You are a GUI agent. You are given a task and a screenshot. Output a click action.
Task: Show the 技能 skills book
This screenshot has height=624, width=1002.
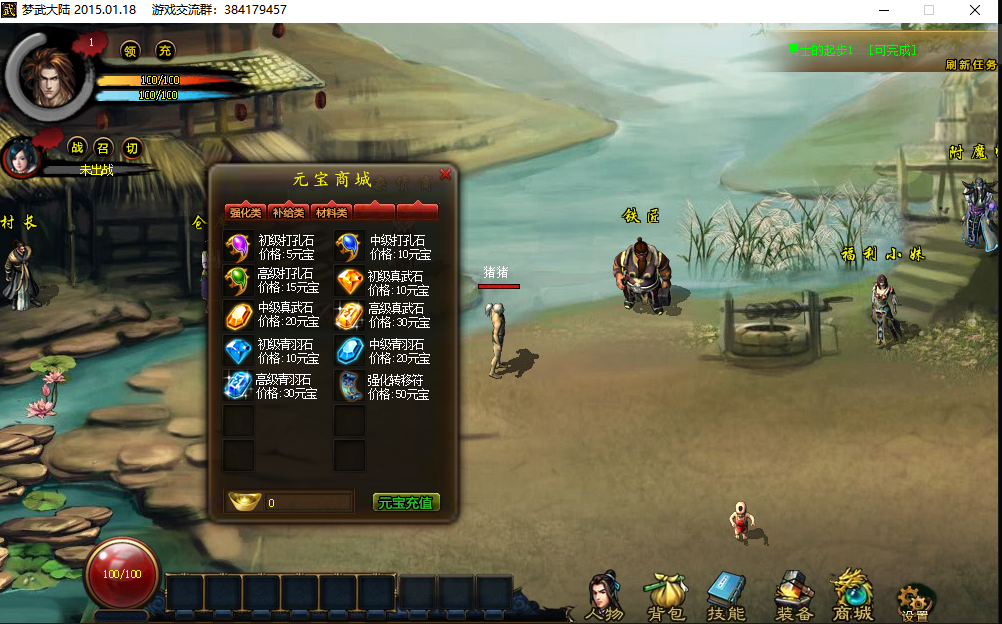[725, 597]
